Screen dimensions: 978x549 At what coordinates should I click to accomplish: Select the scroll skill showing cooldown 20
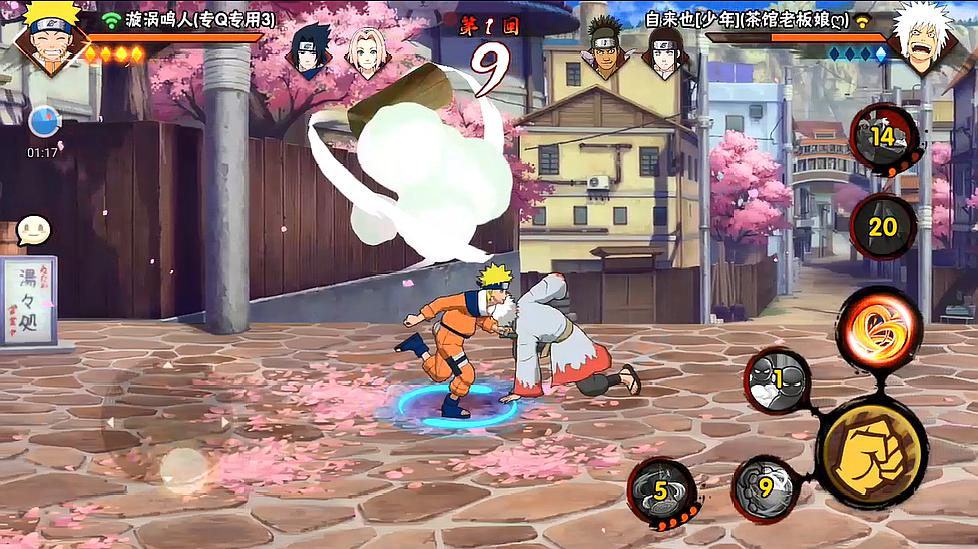(x=883, y=227)
